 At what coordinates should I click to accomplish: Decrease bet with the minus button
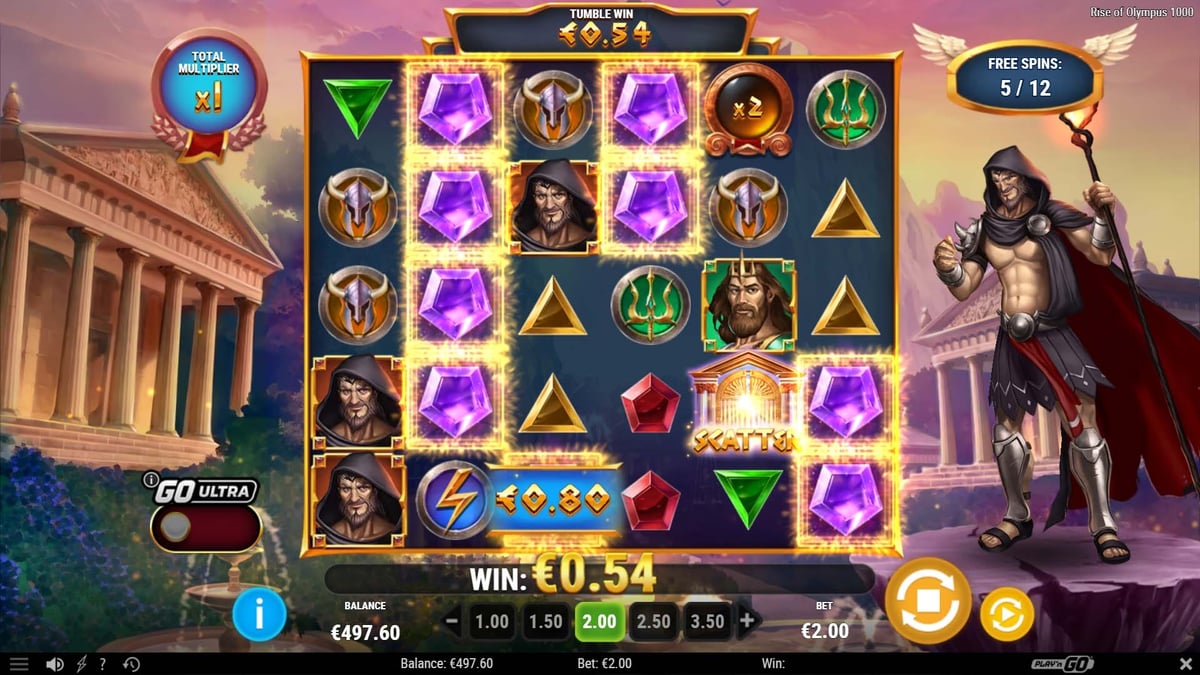(453, 621)
